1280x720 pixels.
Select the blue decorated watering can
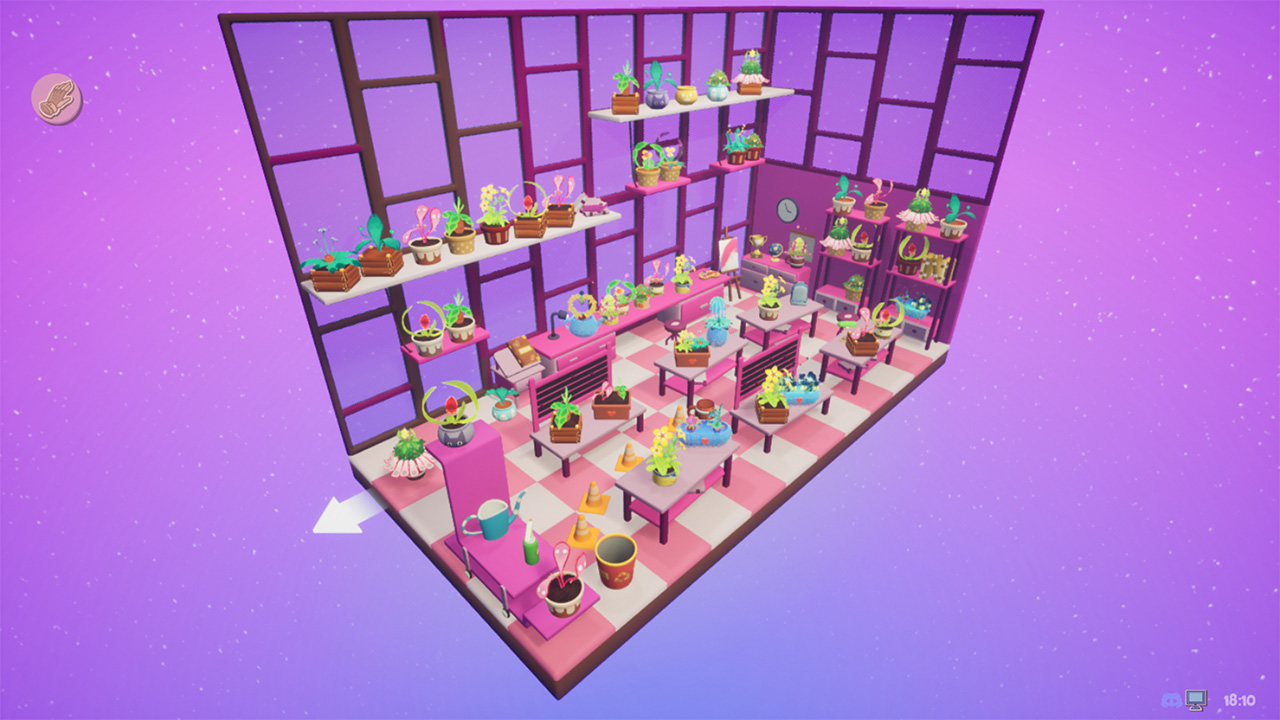click(582, 324)
